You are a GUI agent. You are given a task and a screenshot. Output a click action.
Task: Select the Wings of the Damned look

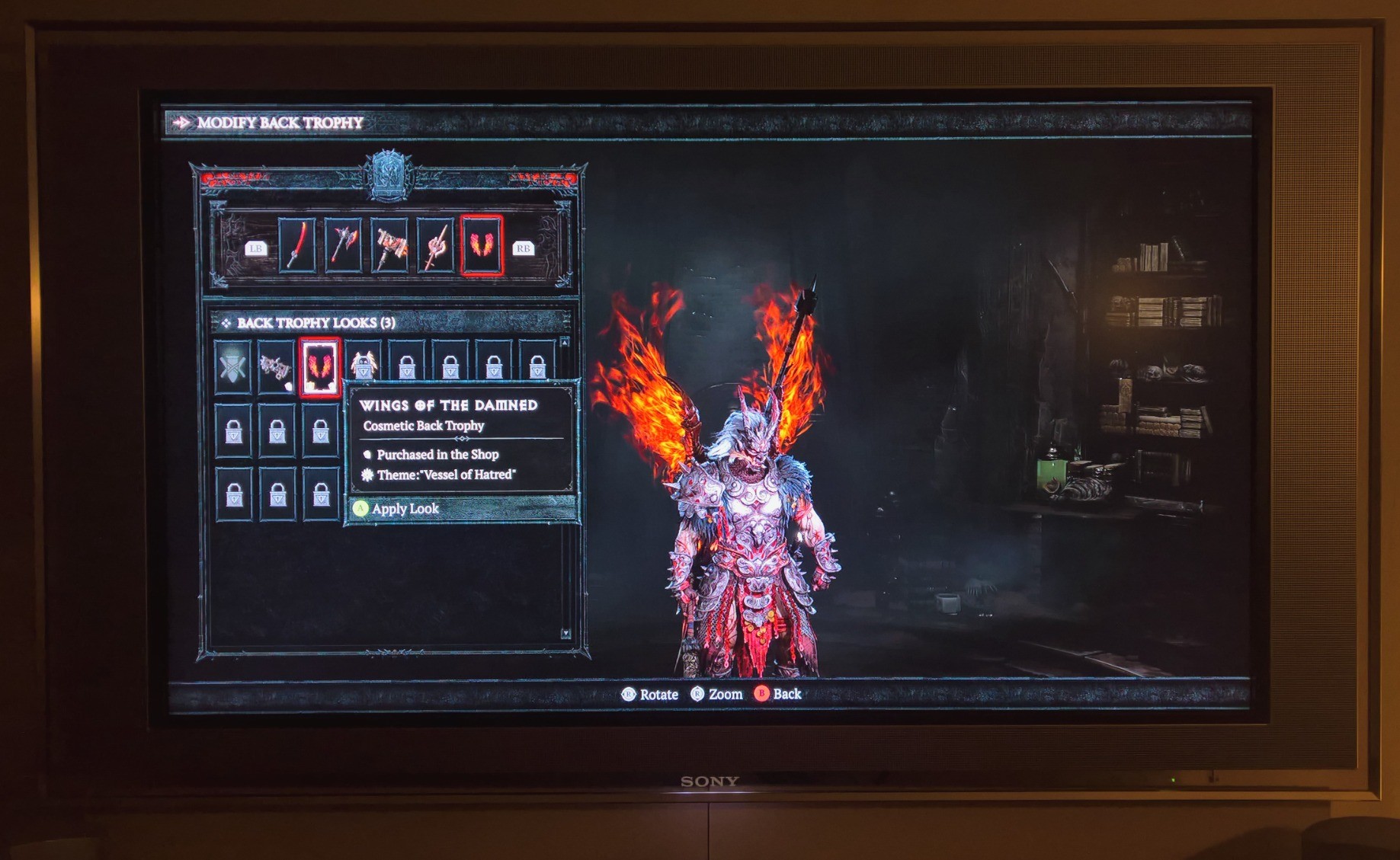click(319, 367)
